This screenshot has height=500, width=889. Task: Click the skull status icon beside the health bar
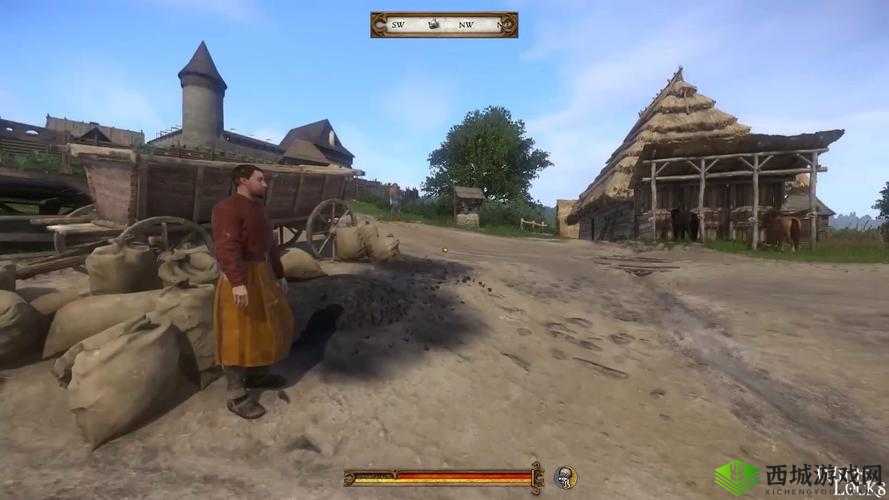(x=565, y=477)
